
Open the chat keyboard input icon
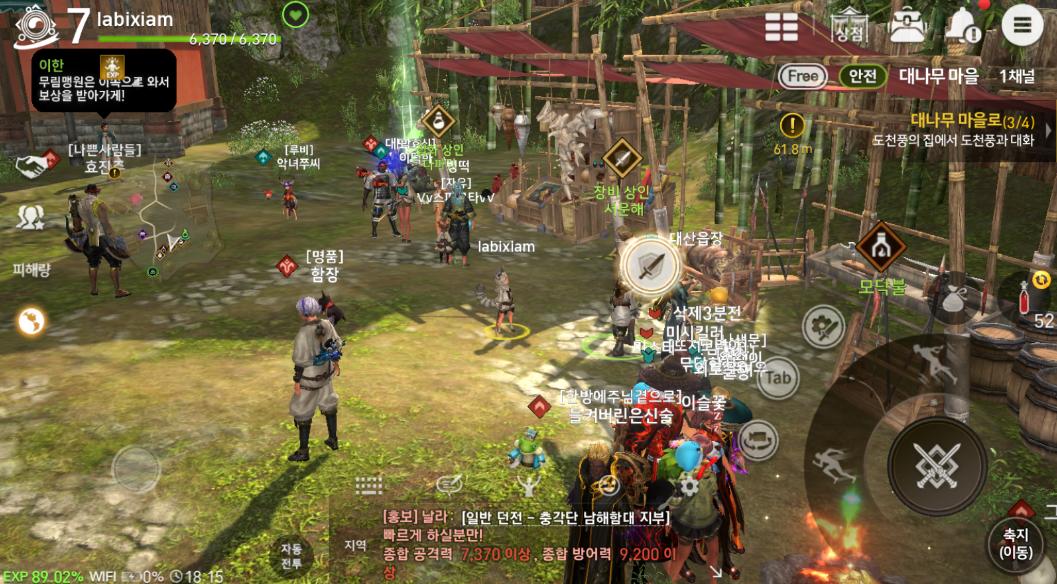(x=369, y=486)
